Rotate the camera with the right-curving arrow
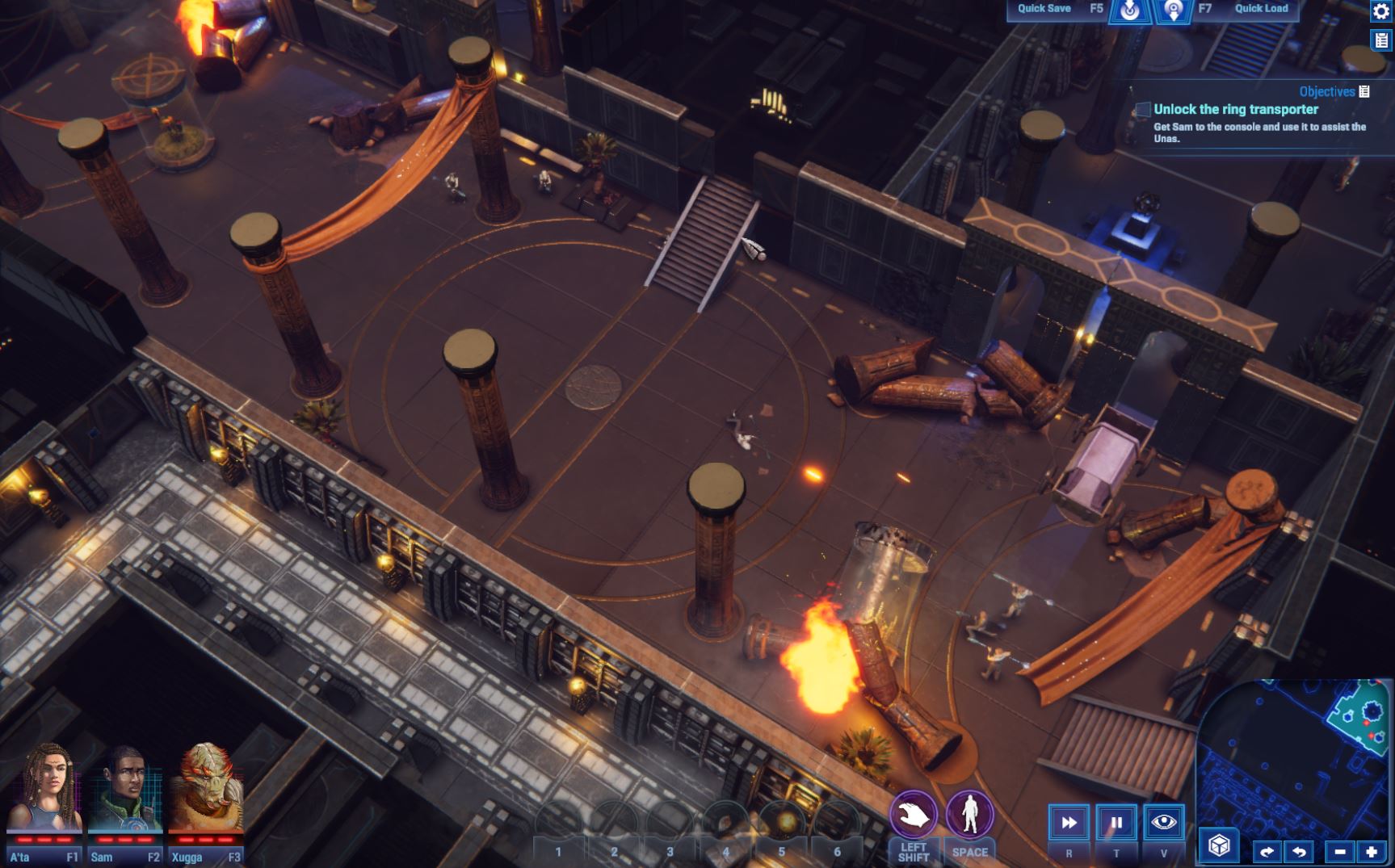Image resolution: width=1395 pixels, height=868 pixels. (x=1267, y=852)
